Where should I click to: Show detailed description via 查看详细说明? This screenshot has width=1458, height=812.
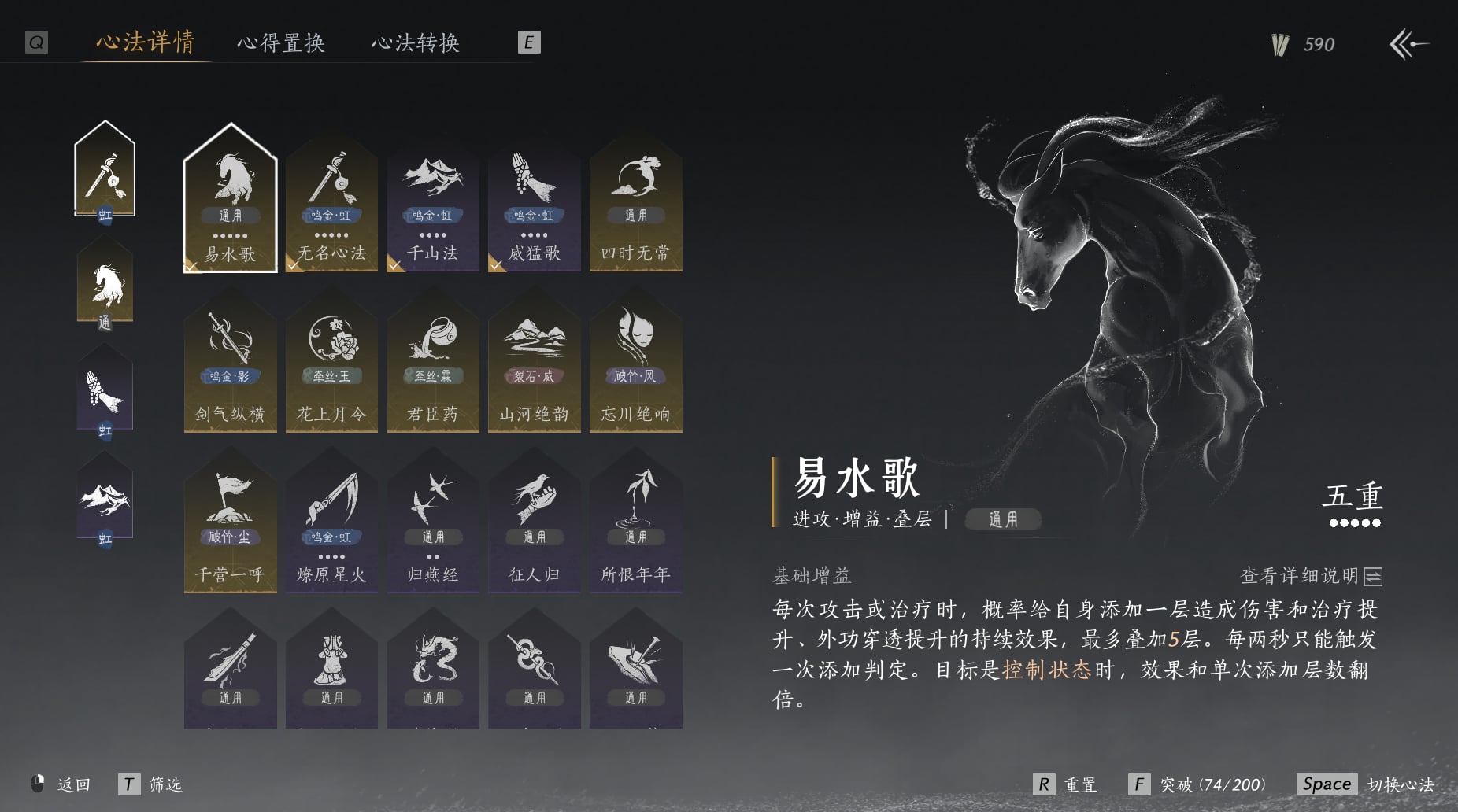coord(1311,576)
